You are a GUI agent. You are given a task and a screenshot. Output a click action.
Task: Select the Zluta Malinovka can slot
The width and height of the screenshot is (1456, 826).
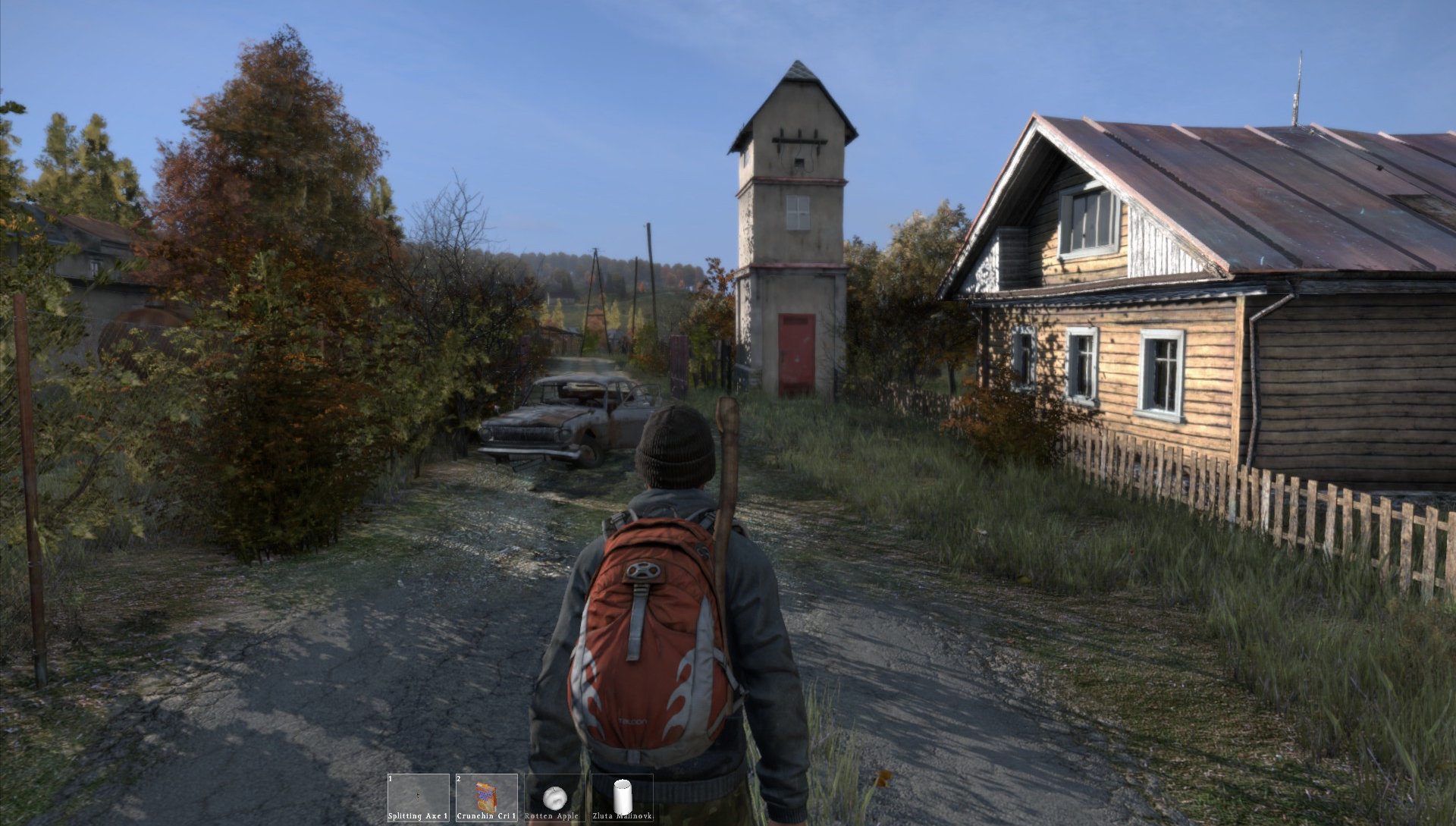(x=622, y=797)
